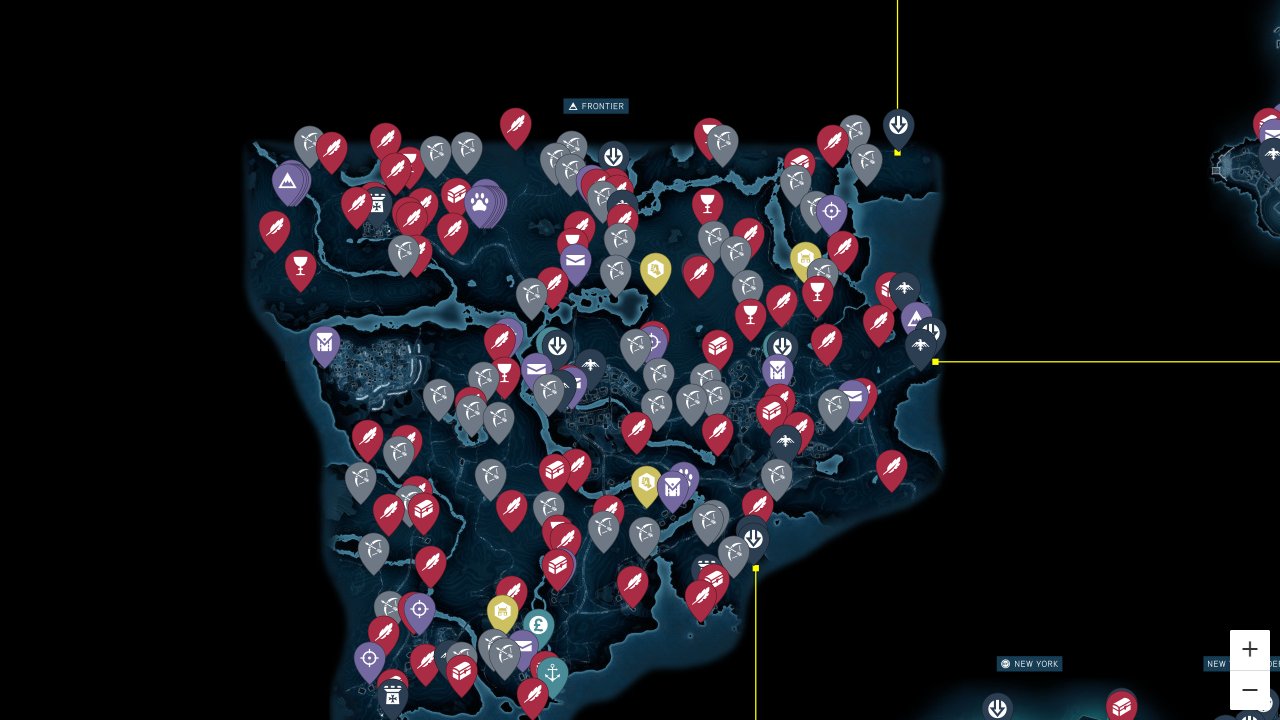Open the yellow almanac page marker

[657, 268]
